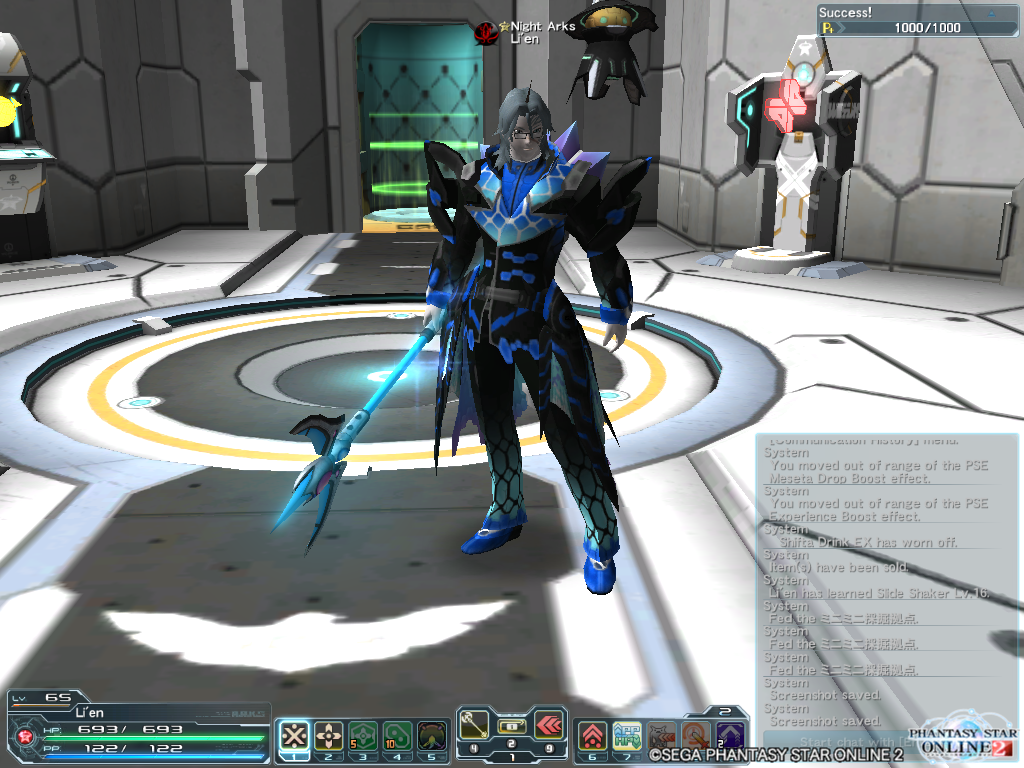
Task: Activate the dark circular skill in slot 5
Action: click(x=431, y=736)
